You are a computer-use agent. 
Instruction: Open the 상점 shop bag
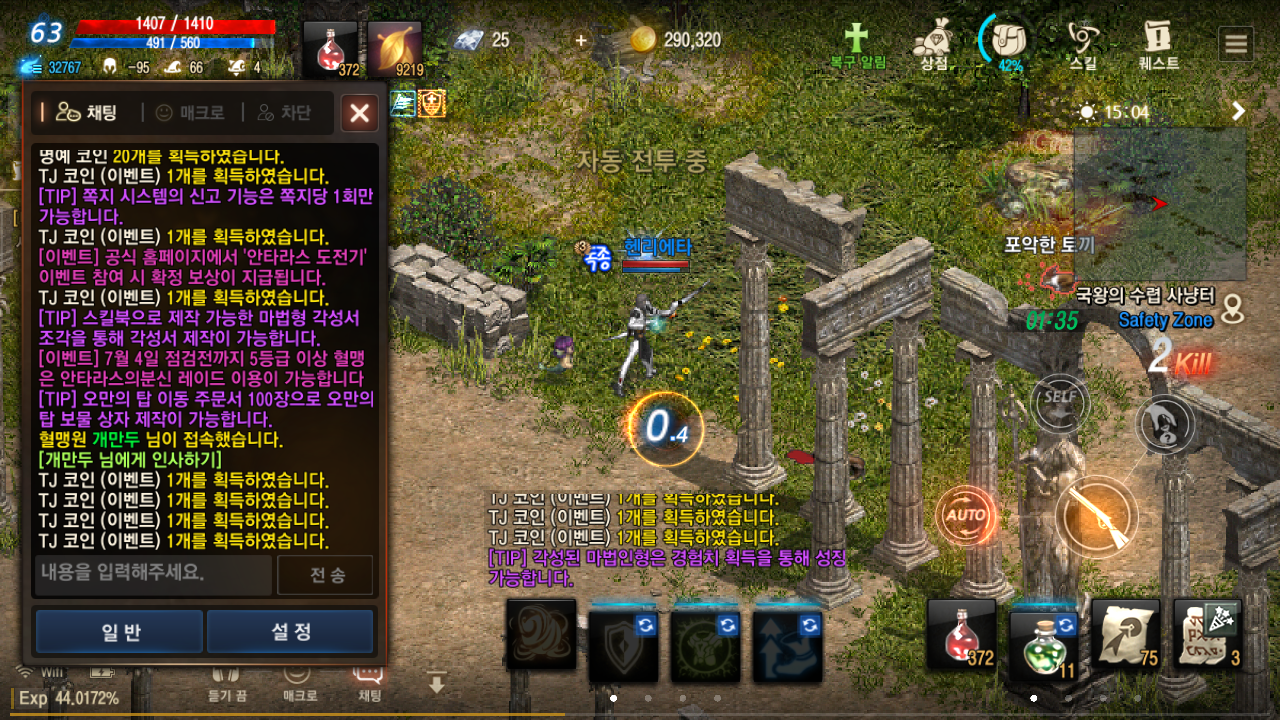click(934, 44)
